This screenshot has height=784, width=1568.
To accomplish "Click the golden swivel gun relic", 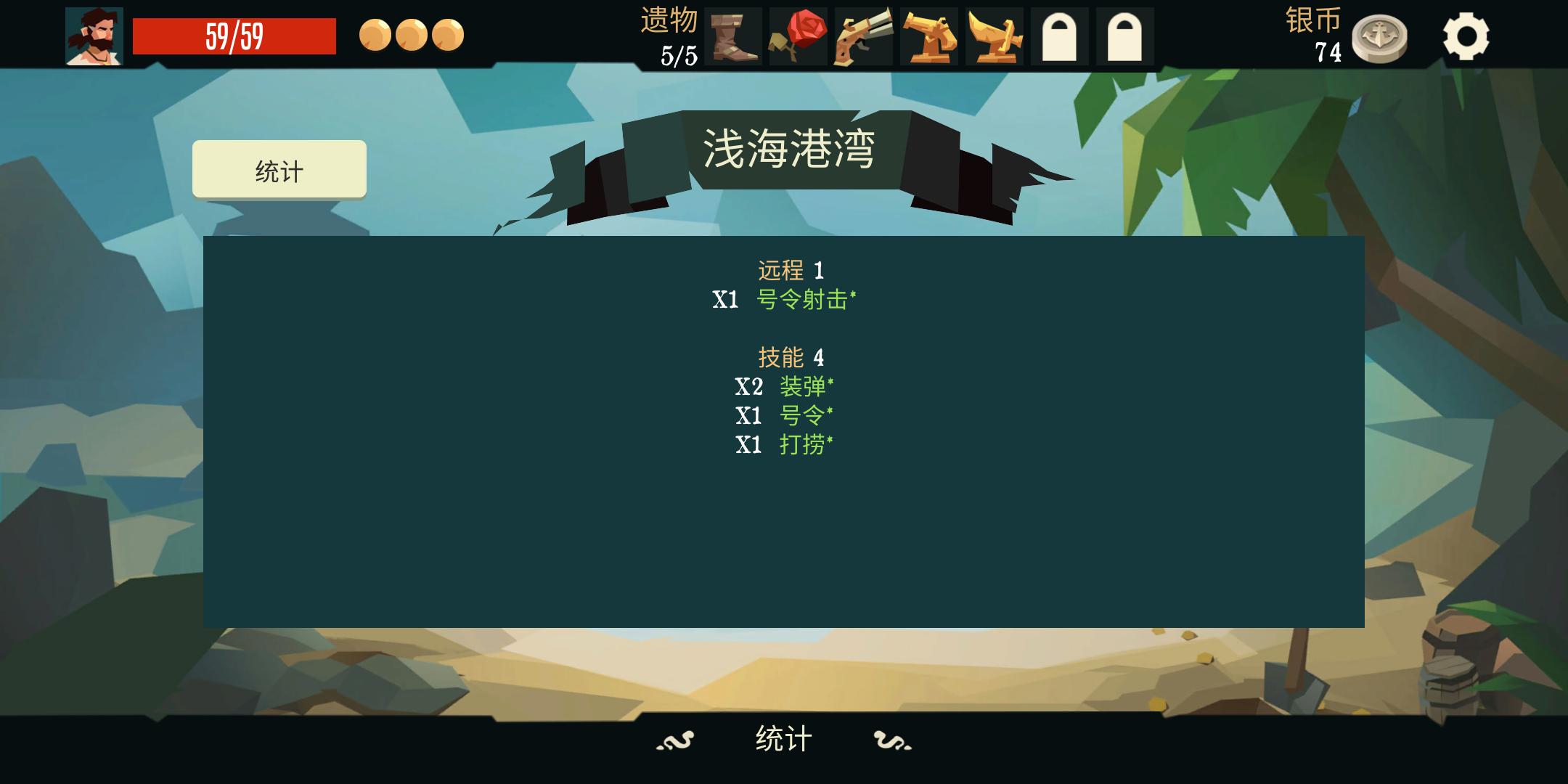I will coord(995,36).
